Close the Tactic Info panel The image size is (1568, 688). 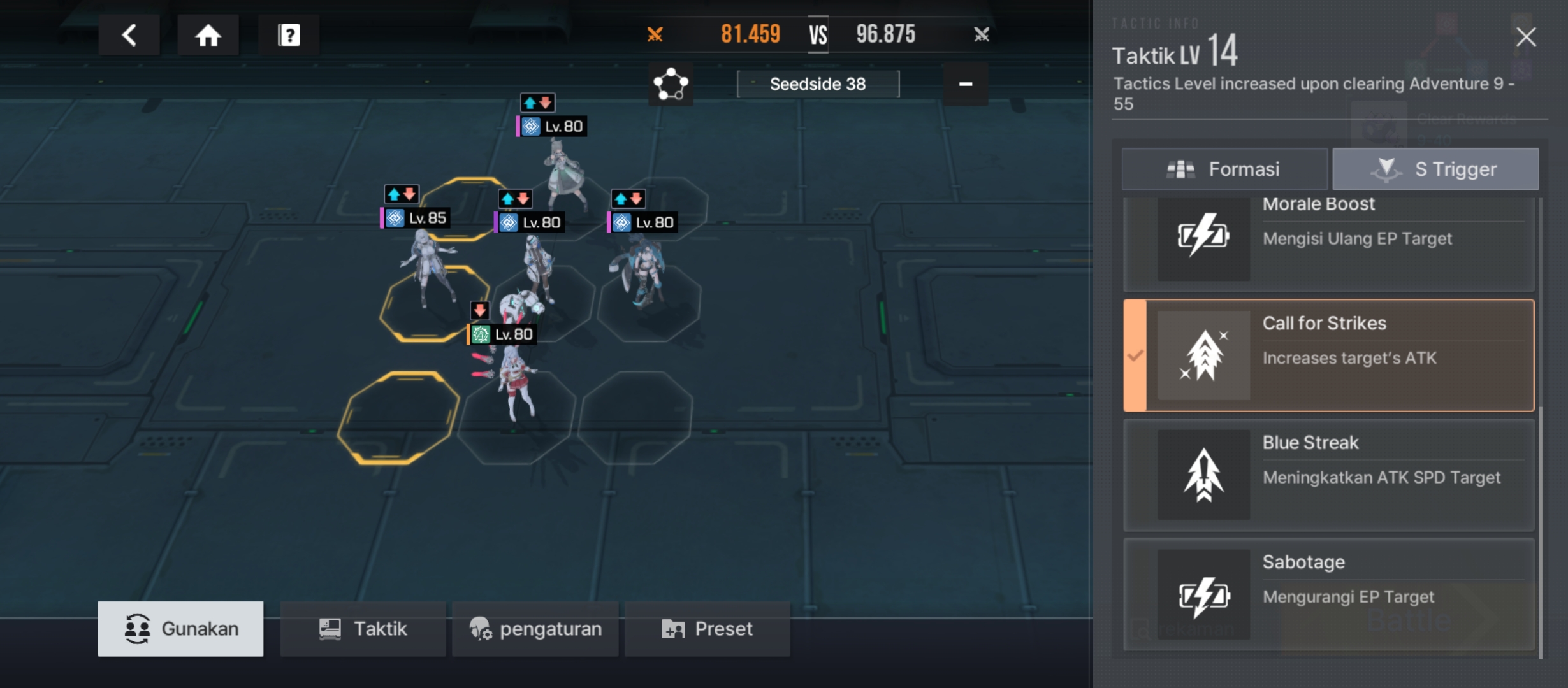tap(1526, 37)
